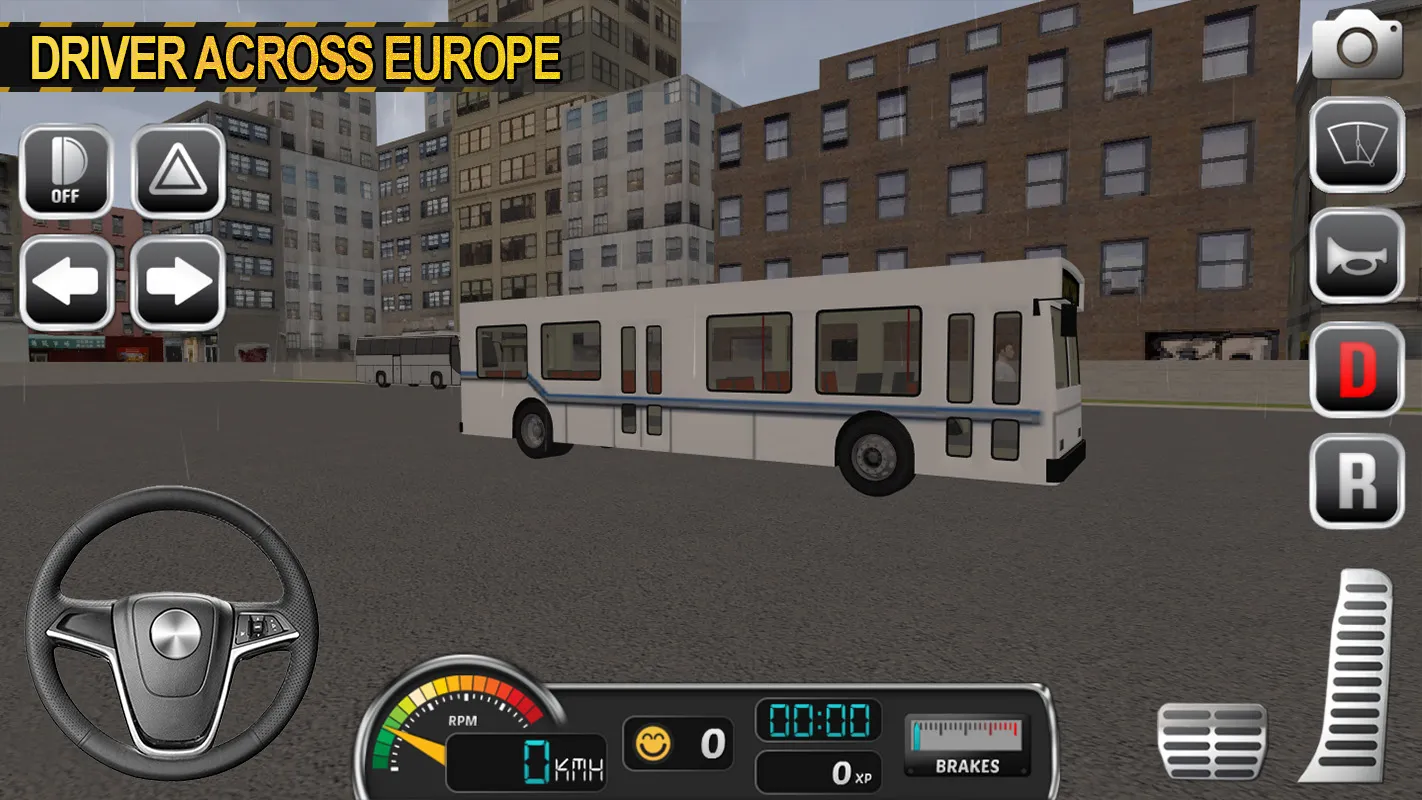Tap the camera view button
Image resolution: width=1422 pixels, height=800 pixels.
click(1357, 45)
